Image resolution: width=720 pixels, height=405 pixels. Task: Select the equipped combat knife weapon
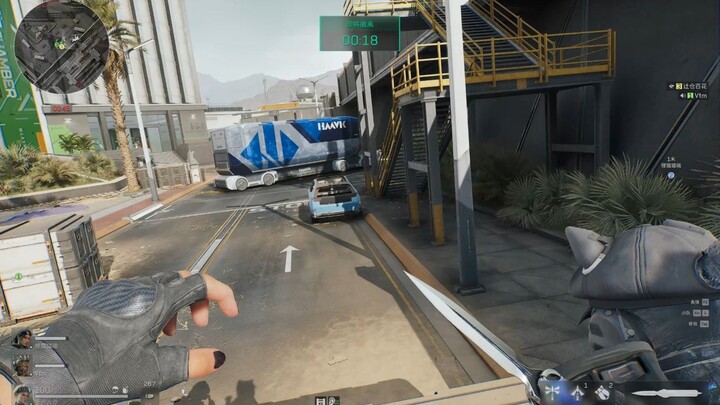click(665, 393)
